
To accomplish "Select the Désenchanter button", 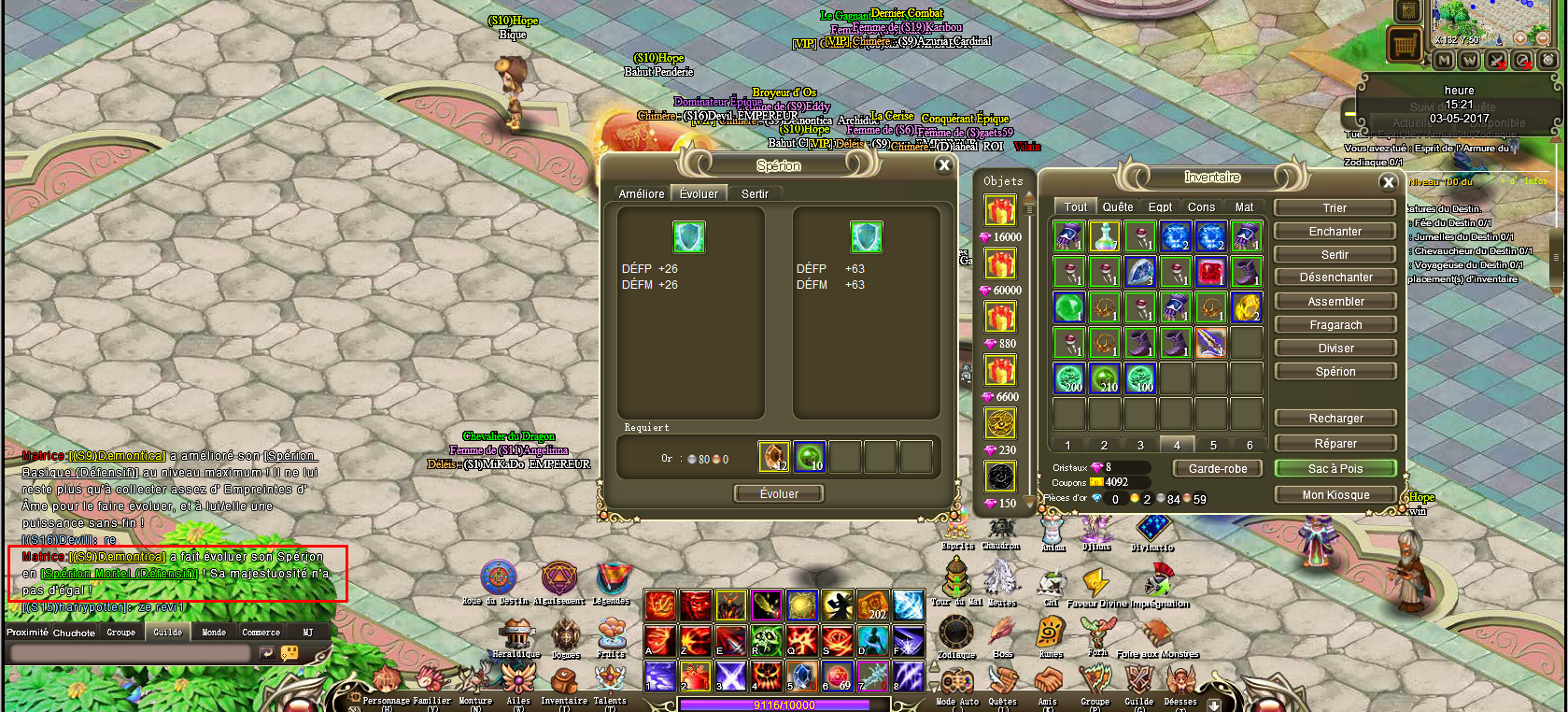I will click(x=1335, y=278).
